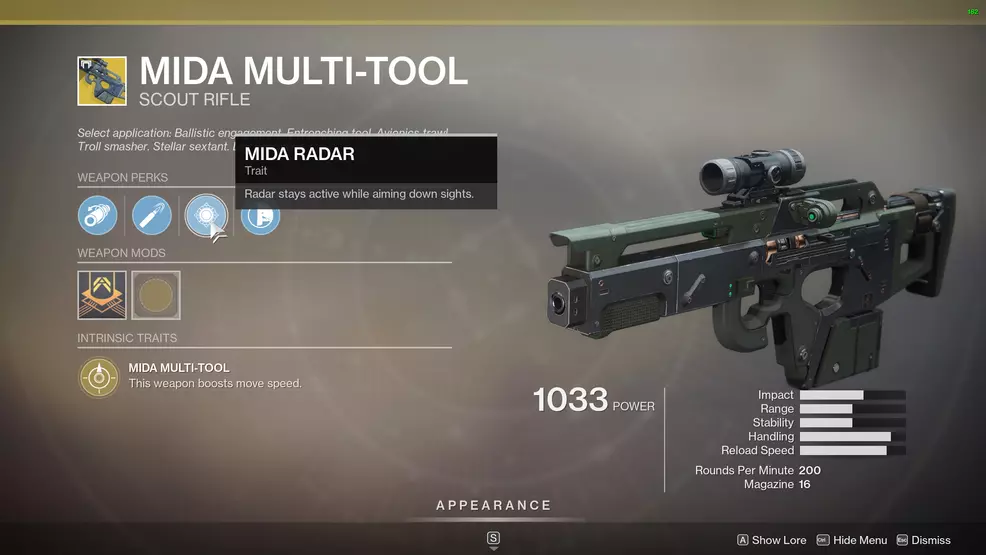
Task: Select the bullet magazine perk icon
Action: tap(152, 216)
